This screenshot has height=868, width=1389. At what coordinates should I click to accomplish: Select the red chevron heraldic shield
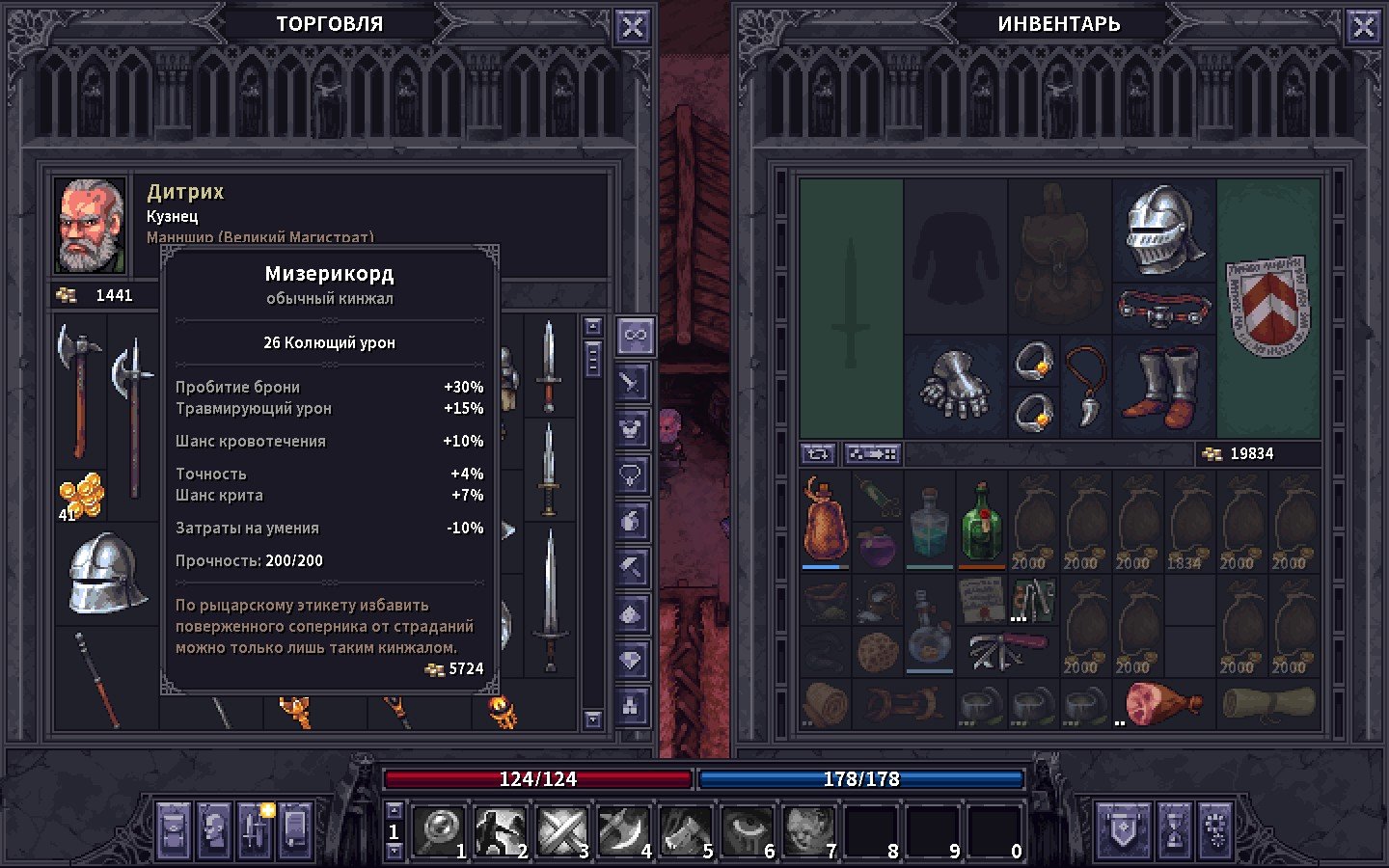(1267, 306)
